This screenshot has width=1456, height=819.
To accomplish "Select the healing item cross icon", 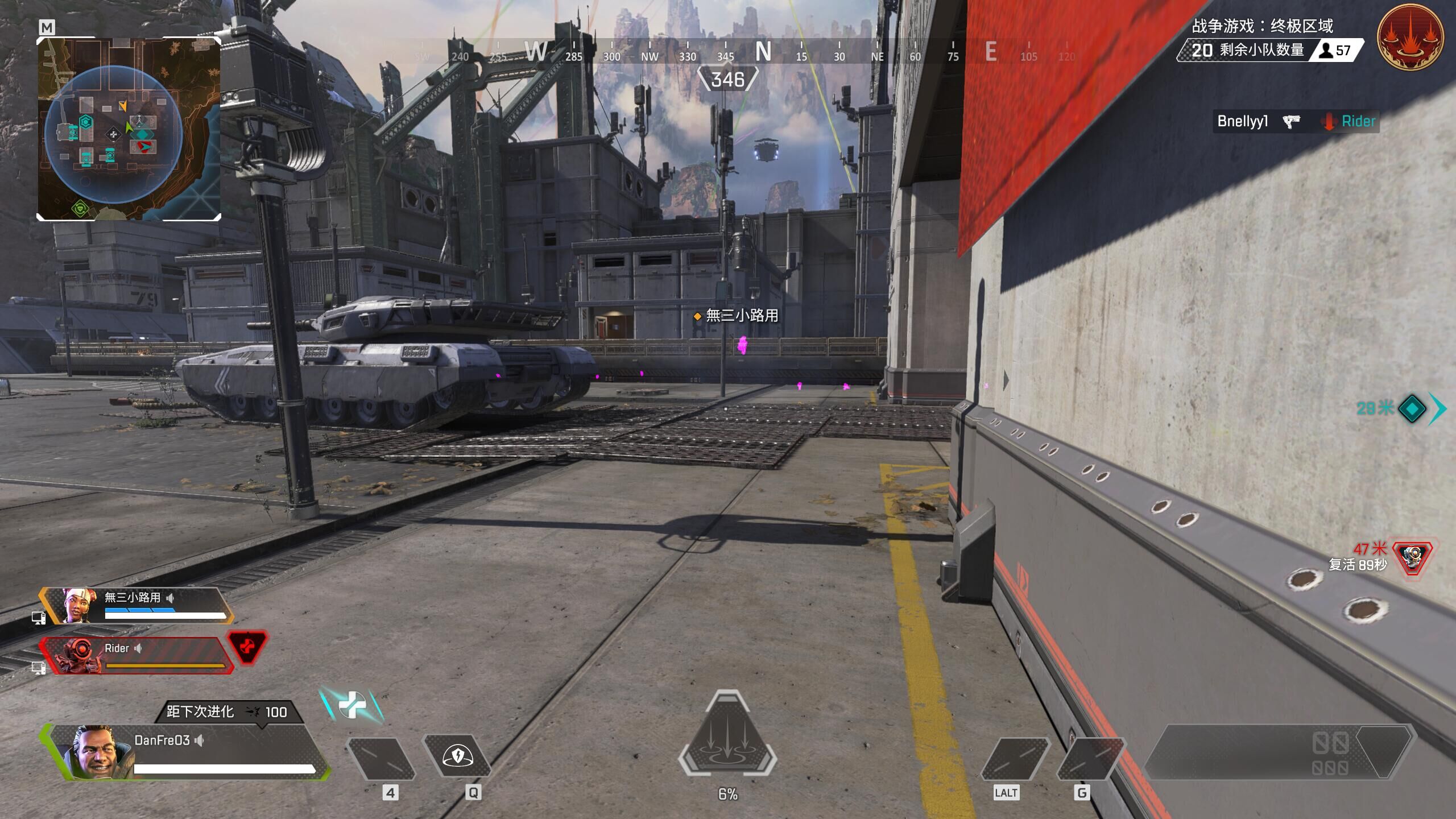I will click(351, 705).
